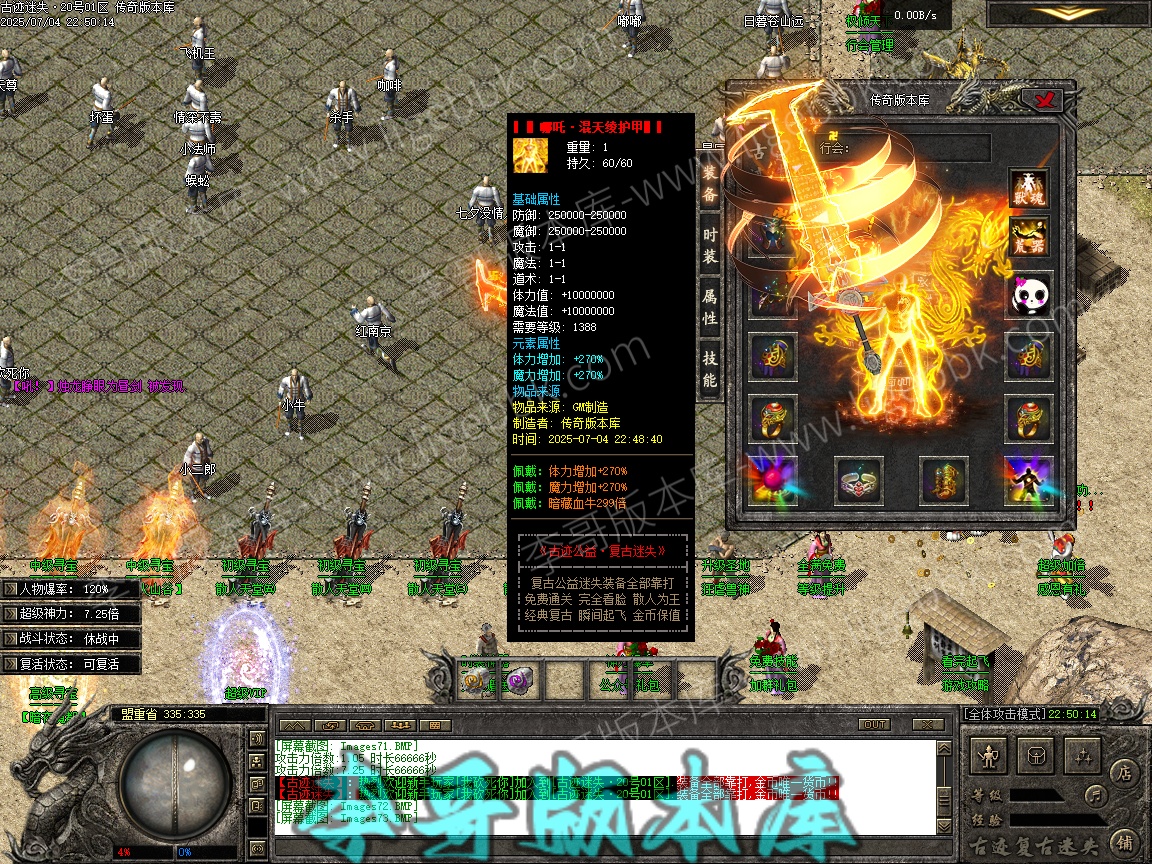This screenshot has width=1152, height=864.
Task: Toggle the music note sound button
Action: click(1097, 796)
